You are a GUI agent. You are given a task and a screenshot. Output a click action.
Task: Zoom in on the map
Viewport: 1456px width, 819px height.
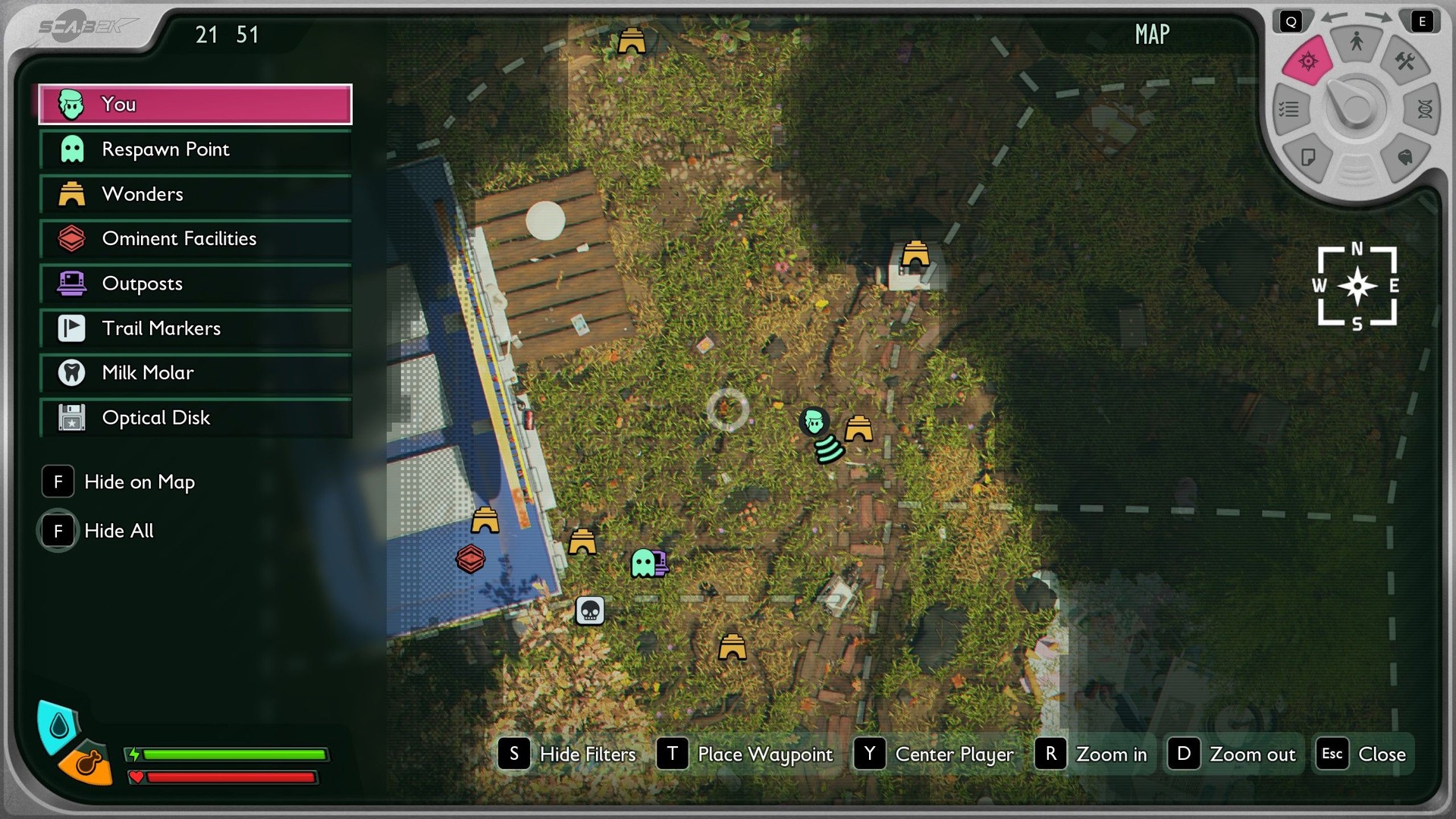click(1092, 754)
